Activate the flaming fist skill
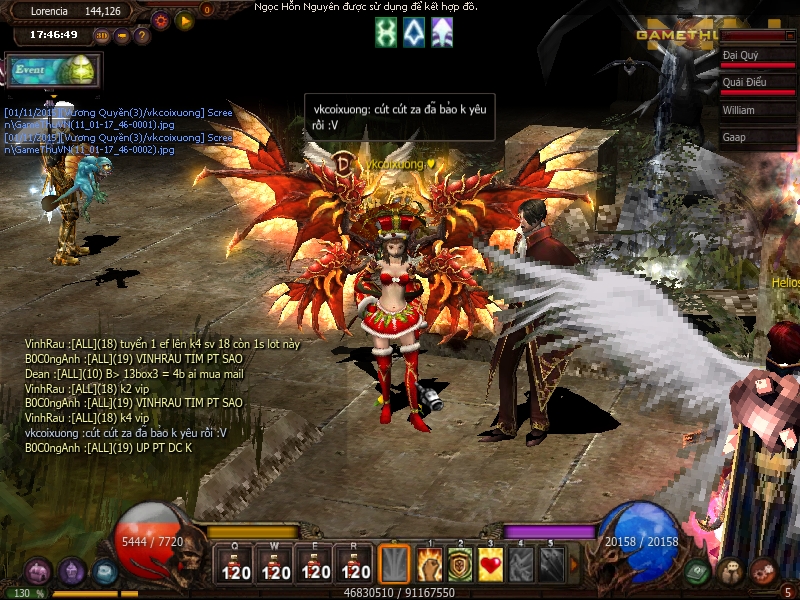Image resolution: width=800 pixels, height=600 pixels. 430,566
